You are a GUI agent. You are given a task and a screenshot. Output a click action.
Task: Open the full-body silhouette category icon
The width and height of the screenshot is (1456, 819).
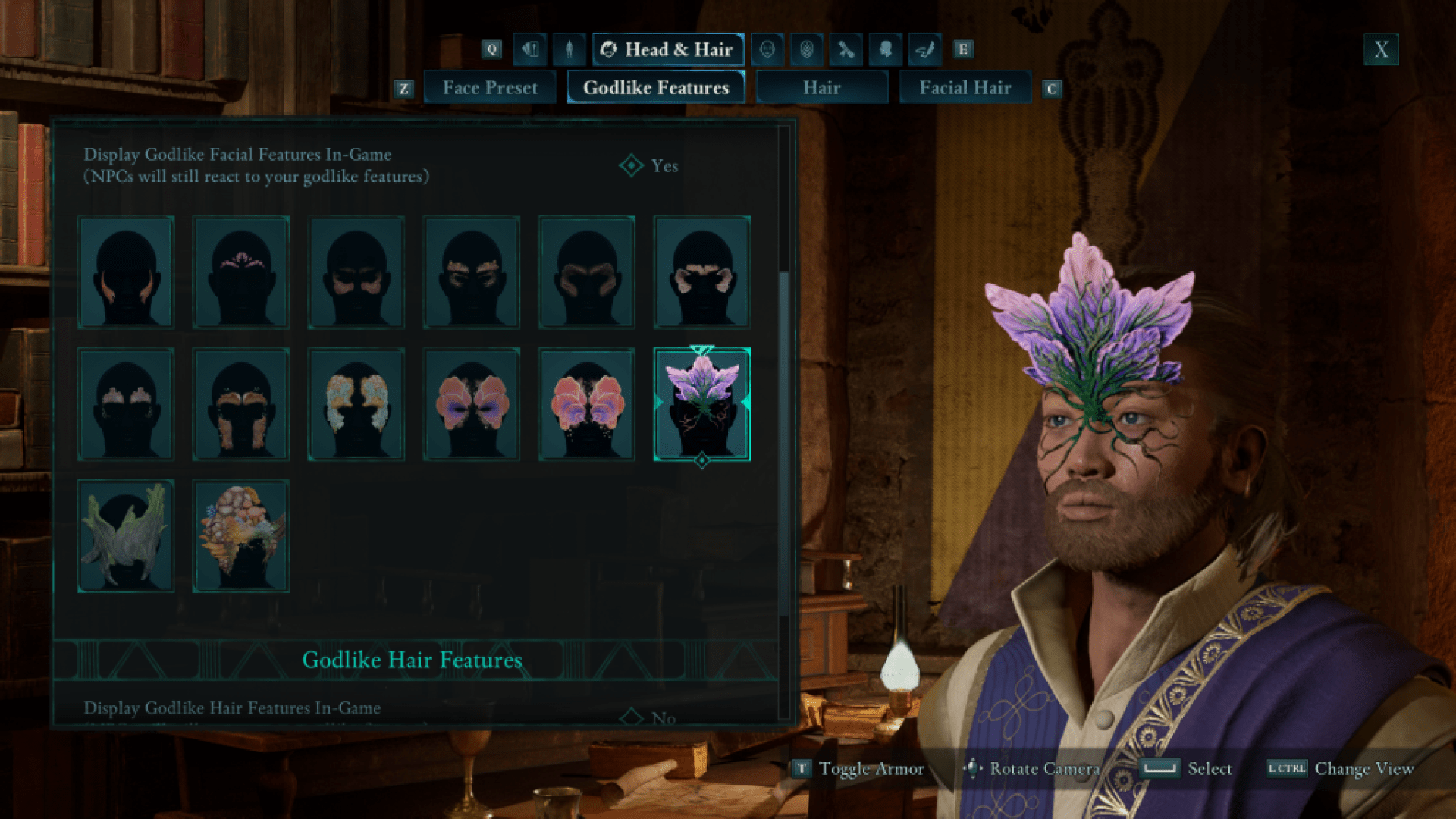pyautogui.click(x=569, y=50)
